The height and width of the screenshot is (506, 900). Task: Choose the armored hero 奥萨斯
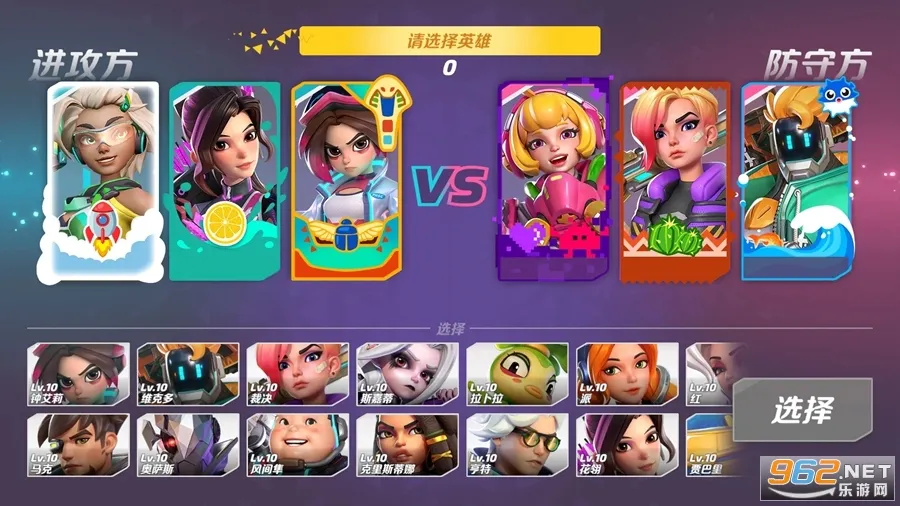tap(188, 444)
